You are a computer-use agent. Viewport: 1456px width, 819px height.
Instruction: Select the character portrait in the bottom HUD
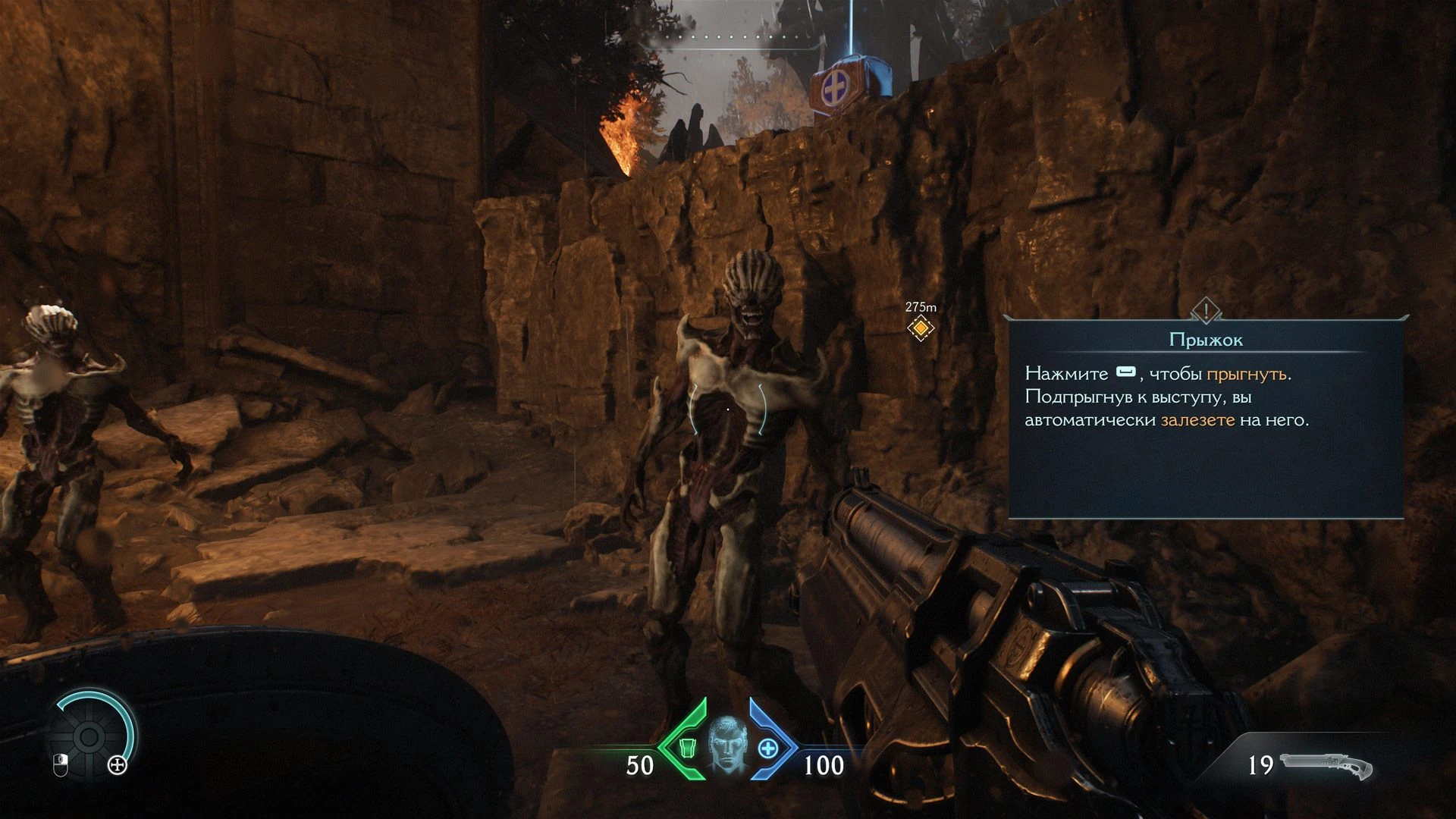(727, 745)
